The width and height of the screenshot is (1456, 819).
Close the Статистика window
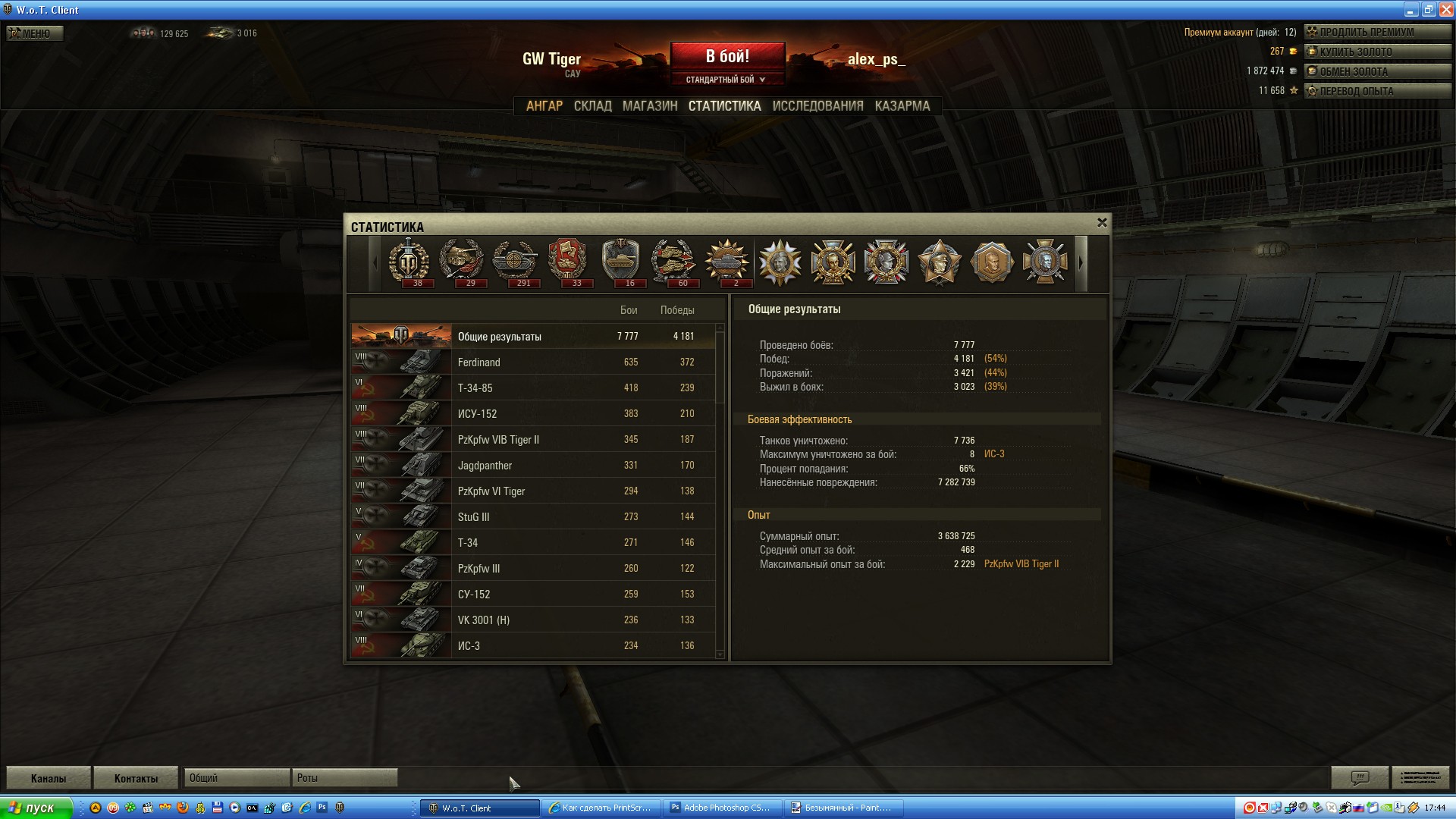tap(1102, 223)
